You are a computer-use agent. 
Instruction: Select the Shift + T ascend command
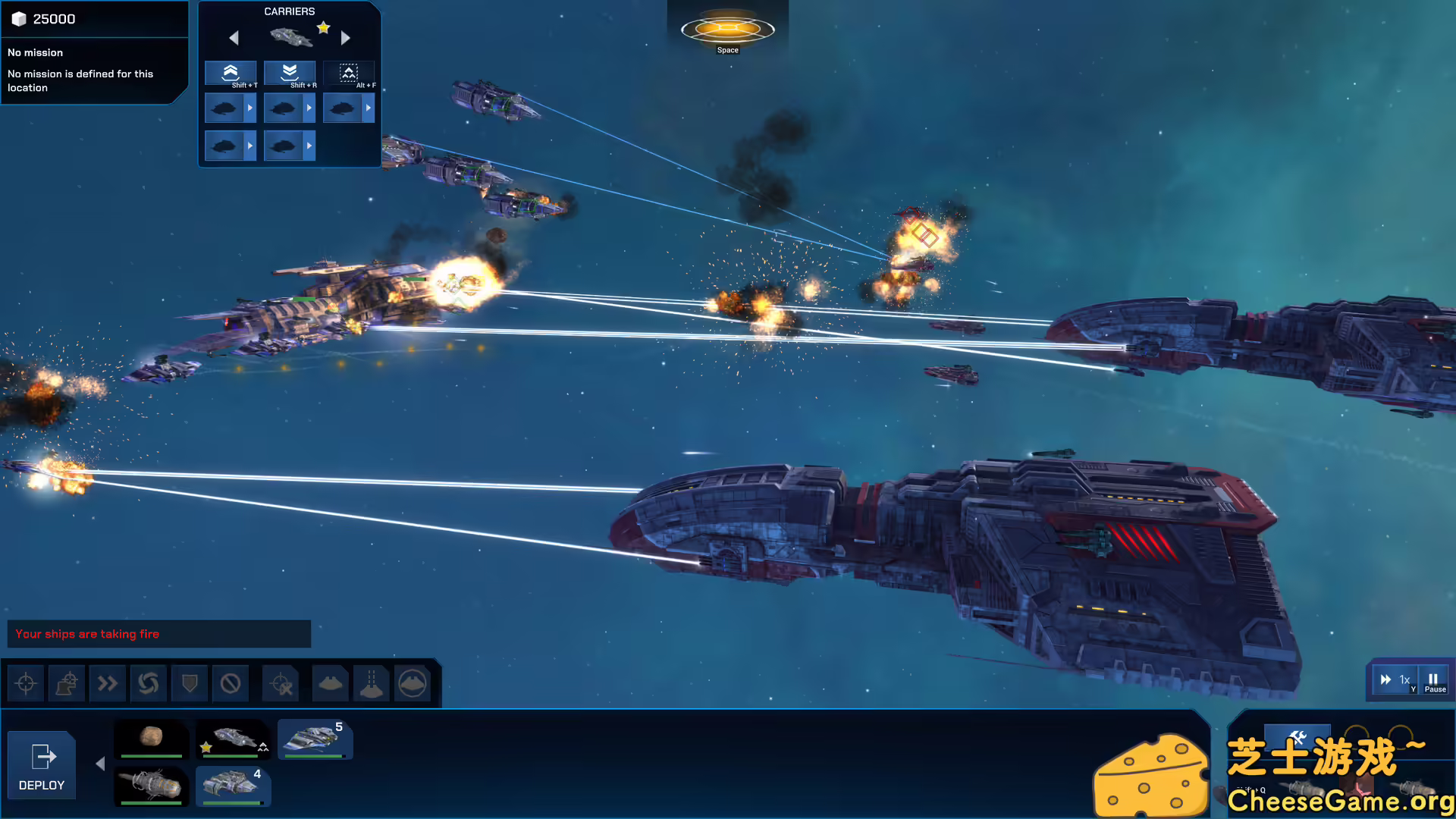[231, 73]
